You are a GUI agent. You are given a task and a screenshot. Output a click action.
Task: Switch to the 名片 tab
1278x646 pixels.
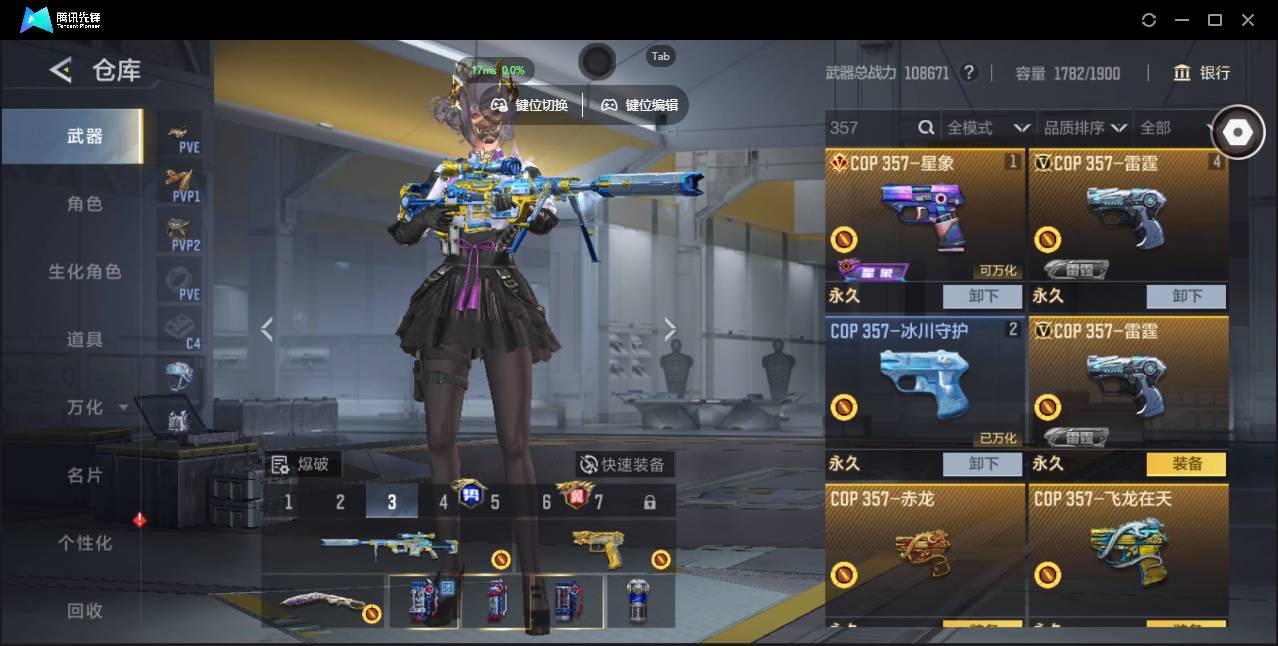84,475
